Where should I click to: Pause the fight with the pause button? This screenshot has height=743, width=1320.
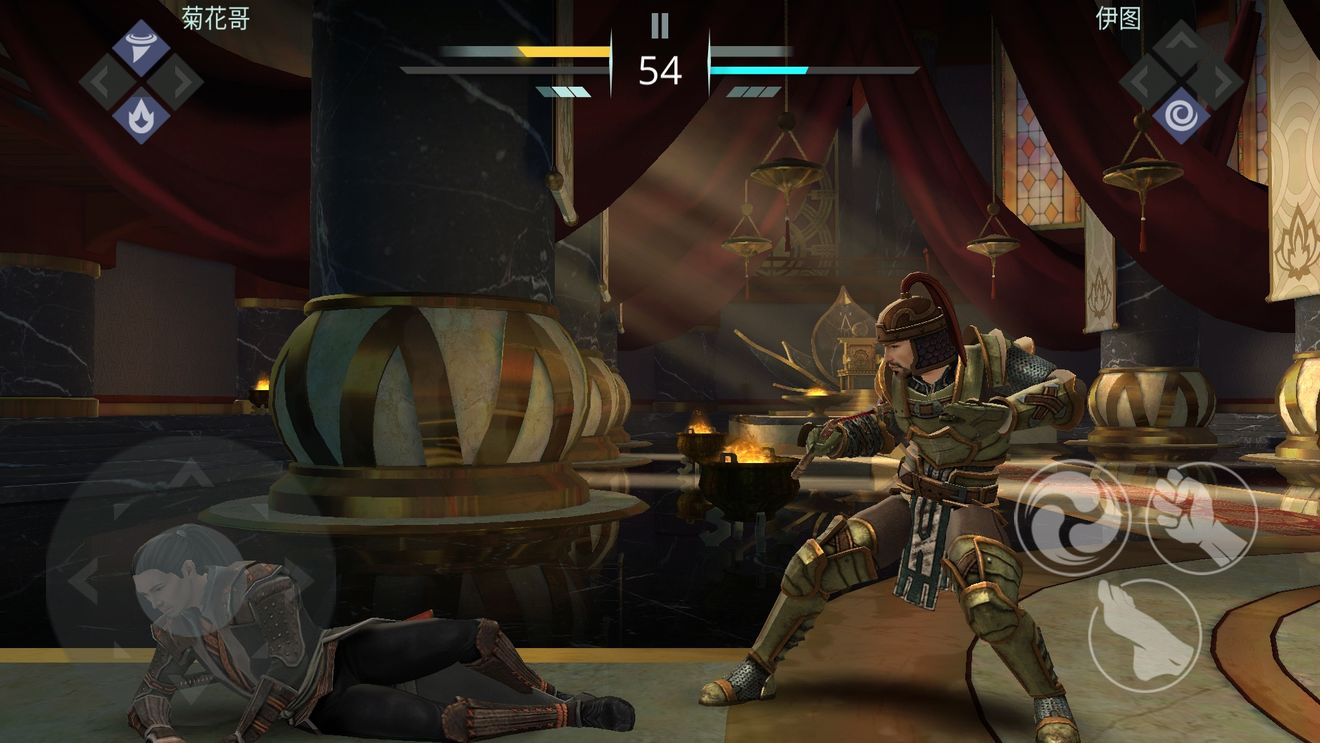[659, 25]
